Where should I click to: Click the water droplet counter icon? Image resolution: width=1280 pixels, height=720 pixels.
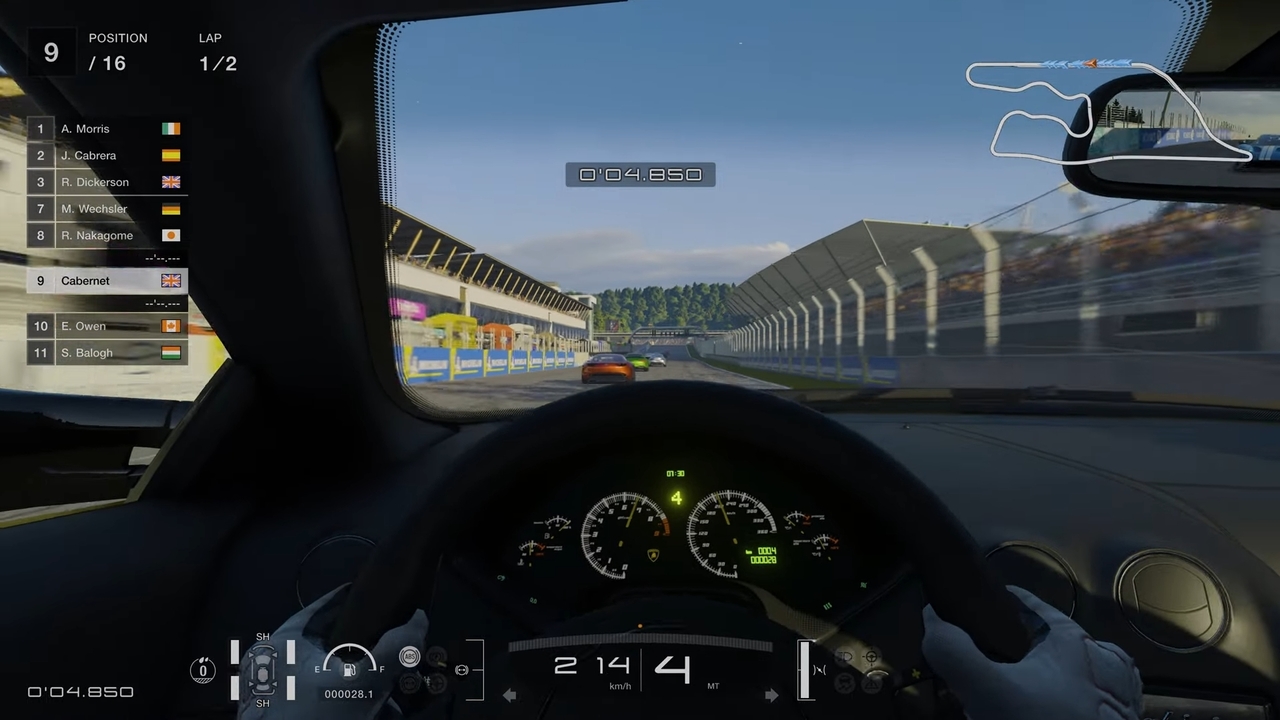tap(203, 670)
